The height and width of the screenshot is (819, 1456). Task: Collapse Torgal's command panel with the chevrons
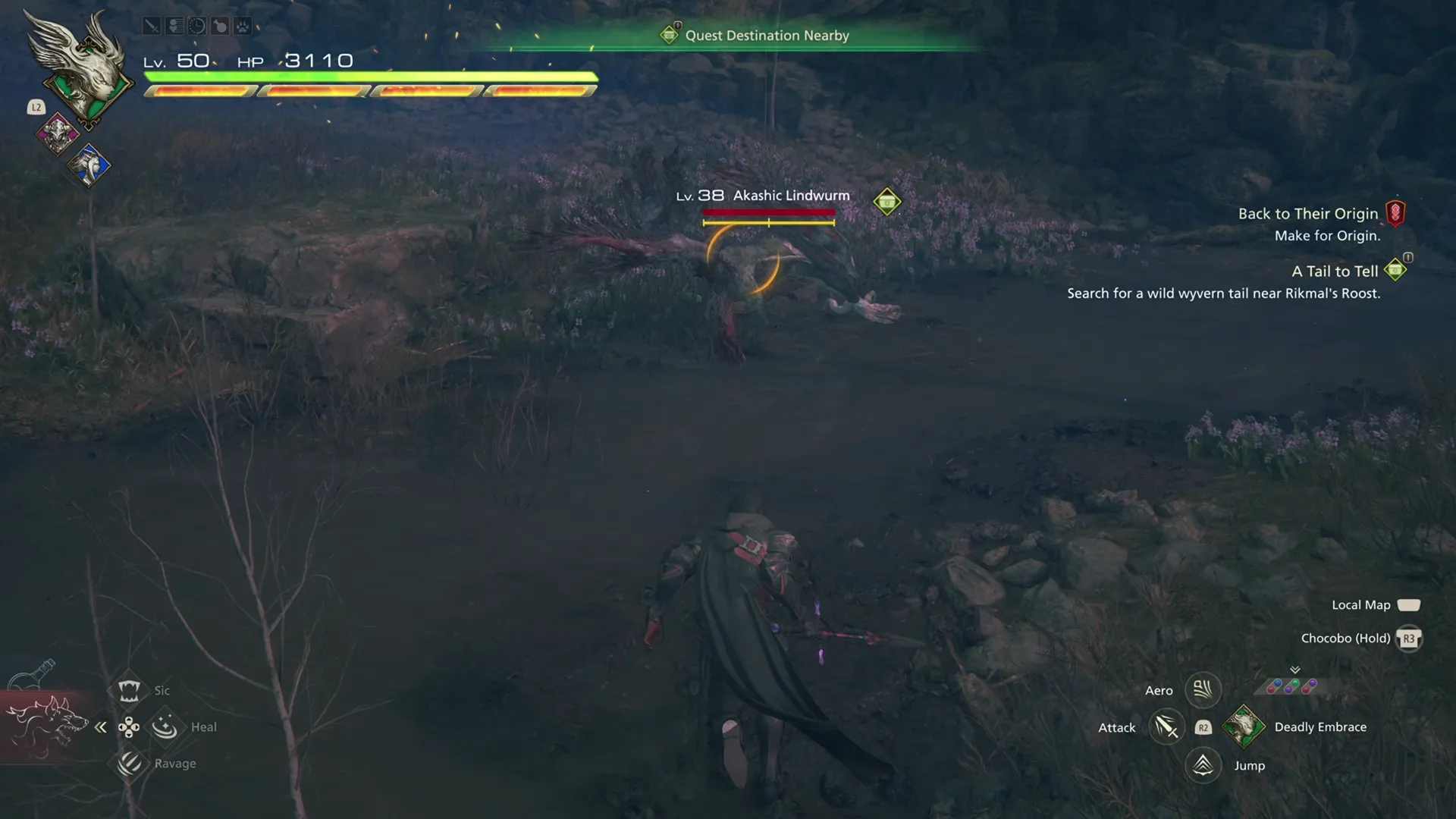(100, 726)
